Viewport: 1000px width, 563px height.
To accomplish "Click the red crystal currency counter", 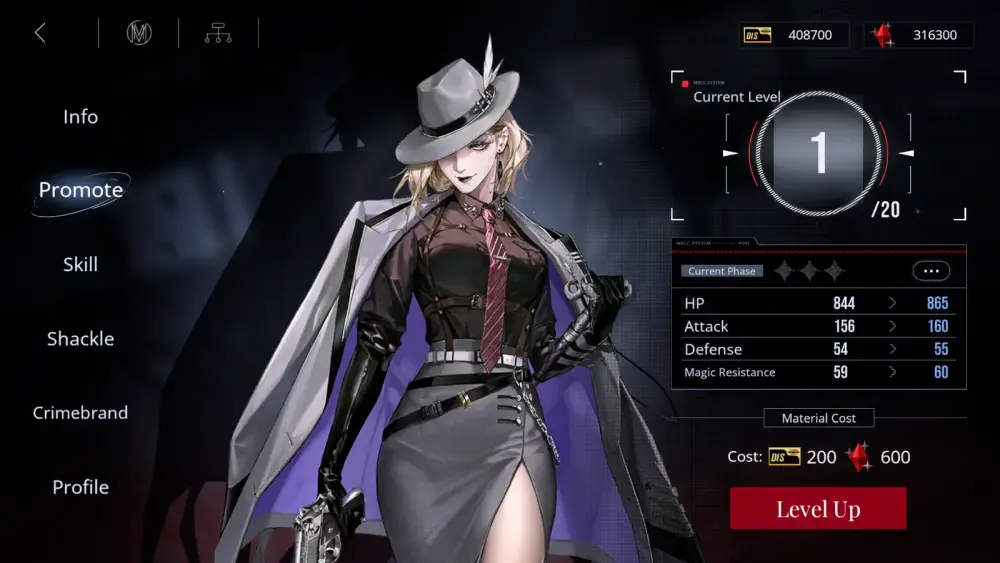I will 917,35.
